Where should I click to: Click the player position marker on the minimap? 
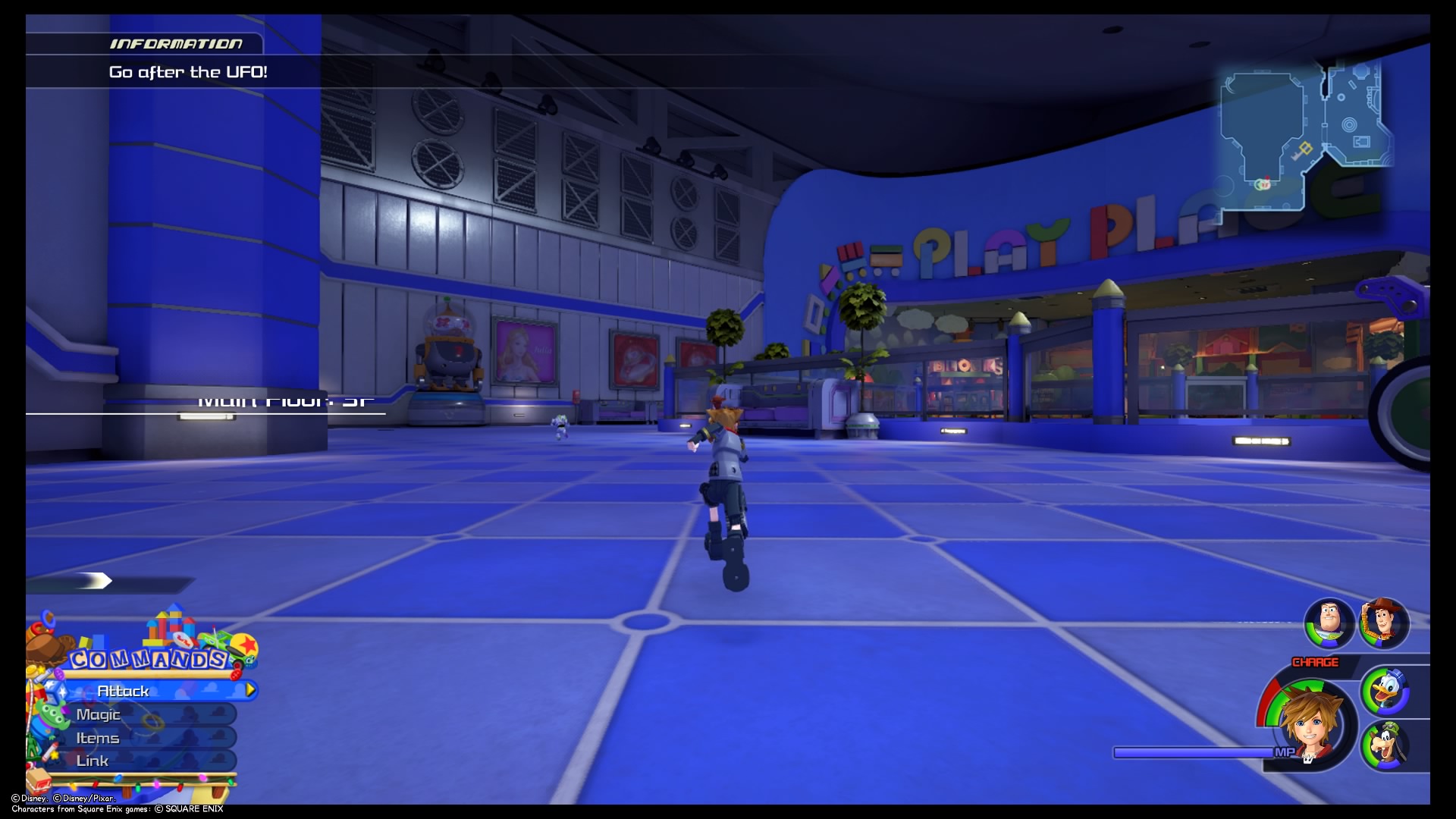click(1263, 184)
